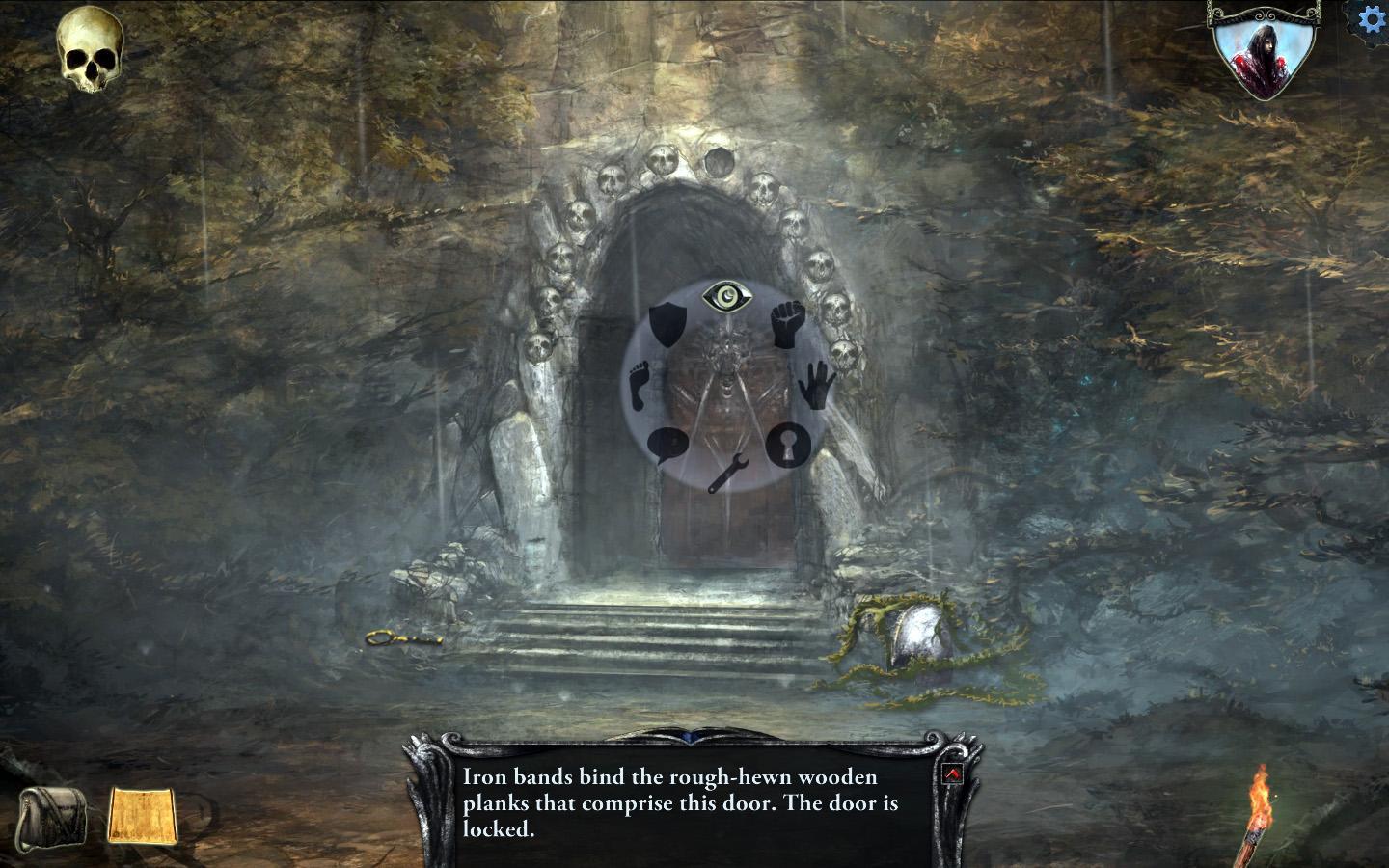Expand the message log with the red arrow
The height and width of the screenshot is (868, 1389).
951,773
